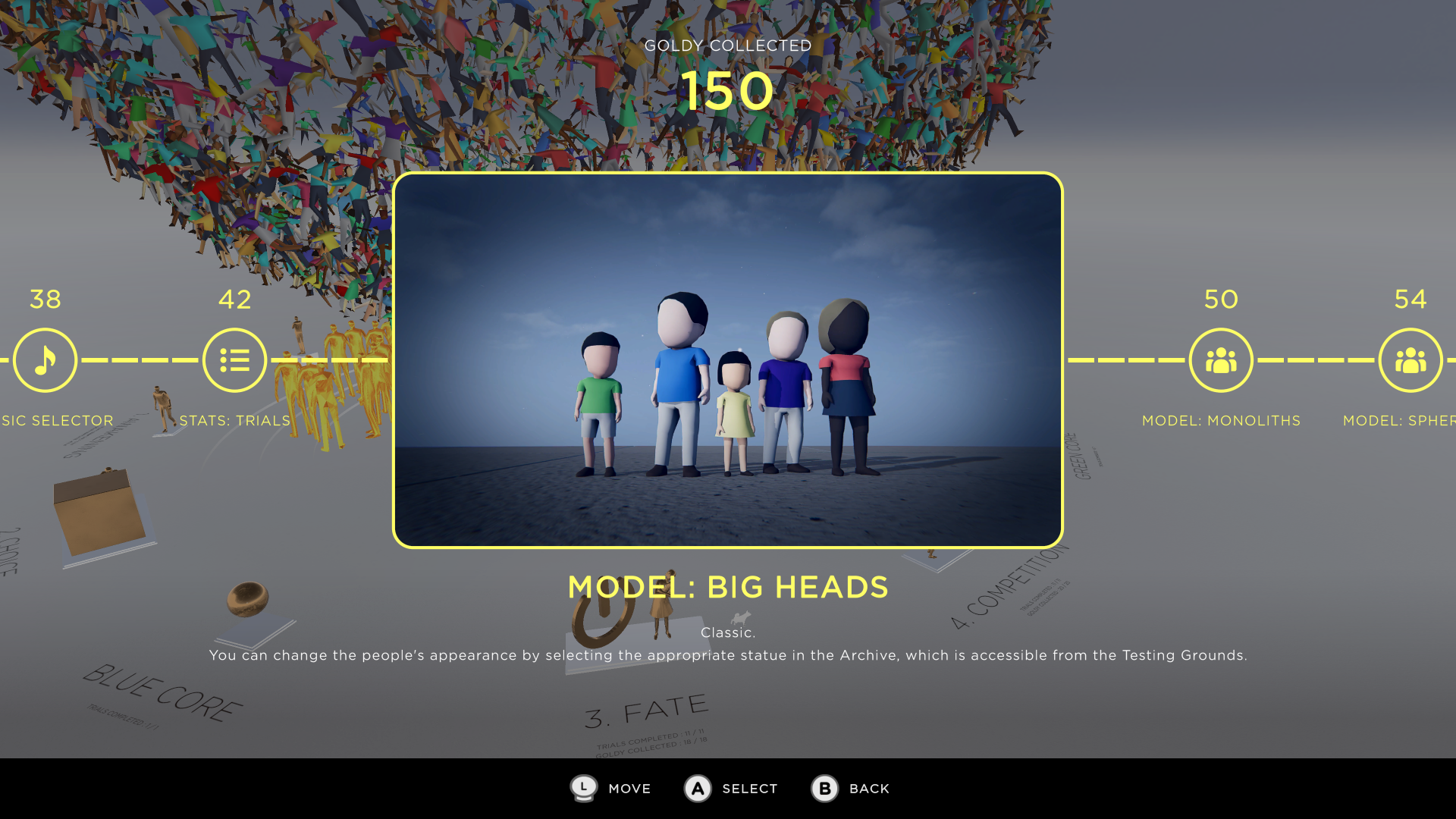Click the Model: Monoliths people icon

1221,360
